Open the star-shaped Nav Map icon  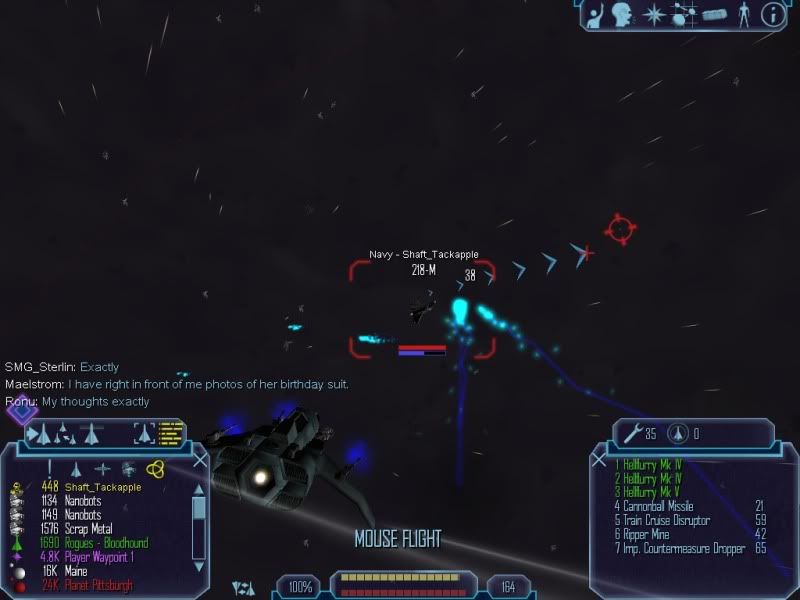(654, 14)
